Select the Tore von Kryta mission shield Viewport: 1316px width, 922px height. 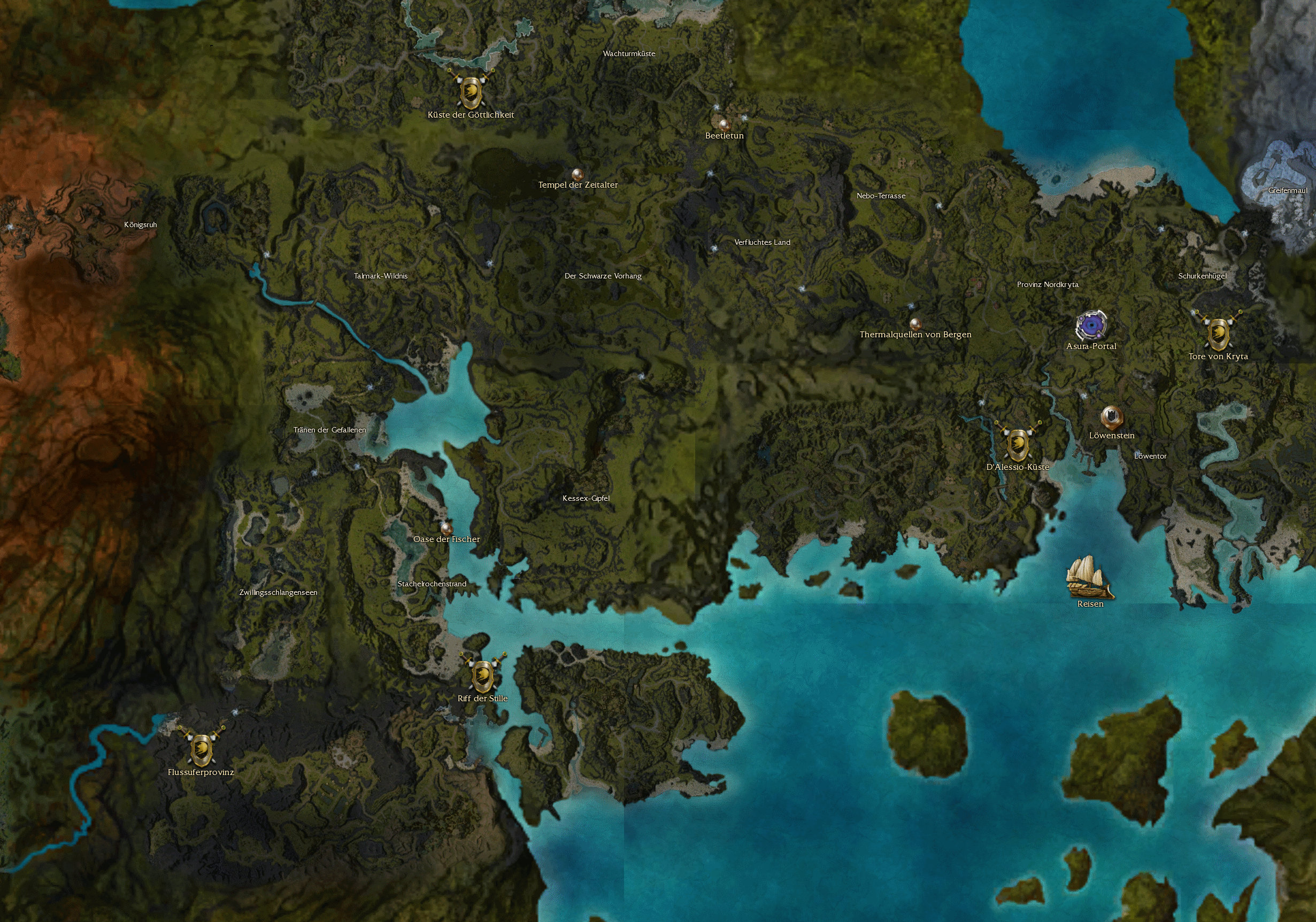coord(1218,332)
